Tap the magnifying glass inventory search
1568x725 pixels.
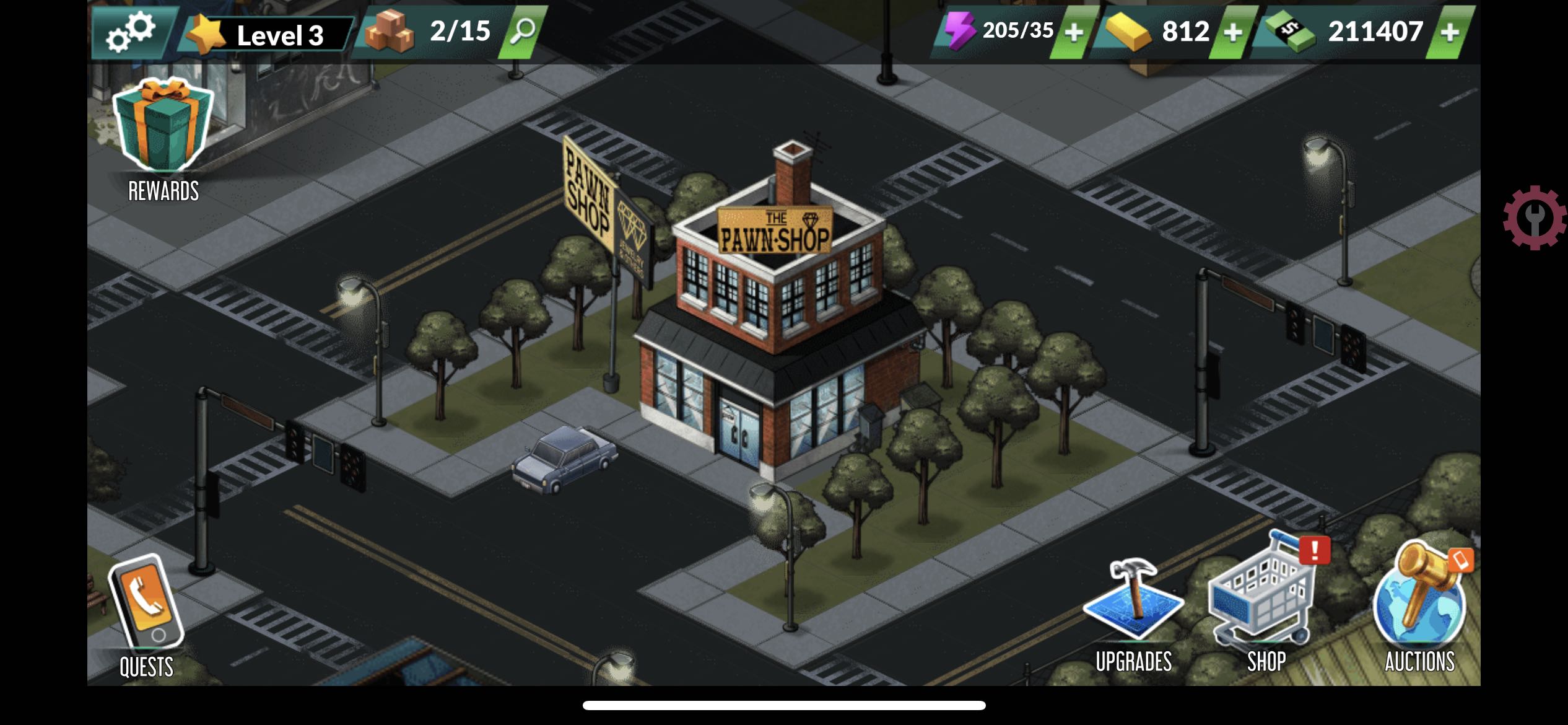click(523, 31)
